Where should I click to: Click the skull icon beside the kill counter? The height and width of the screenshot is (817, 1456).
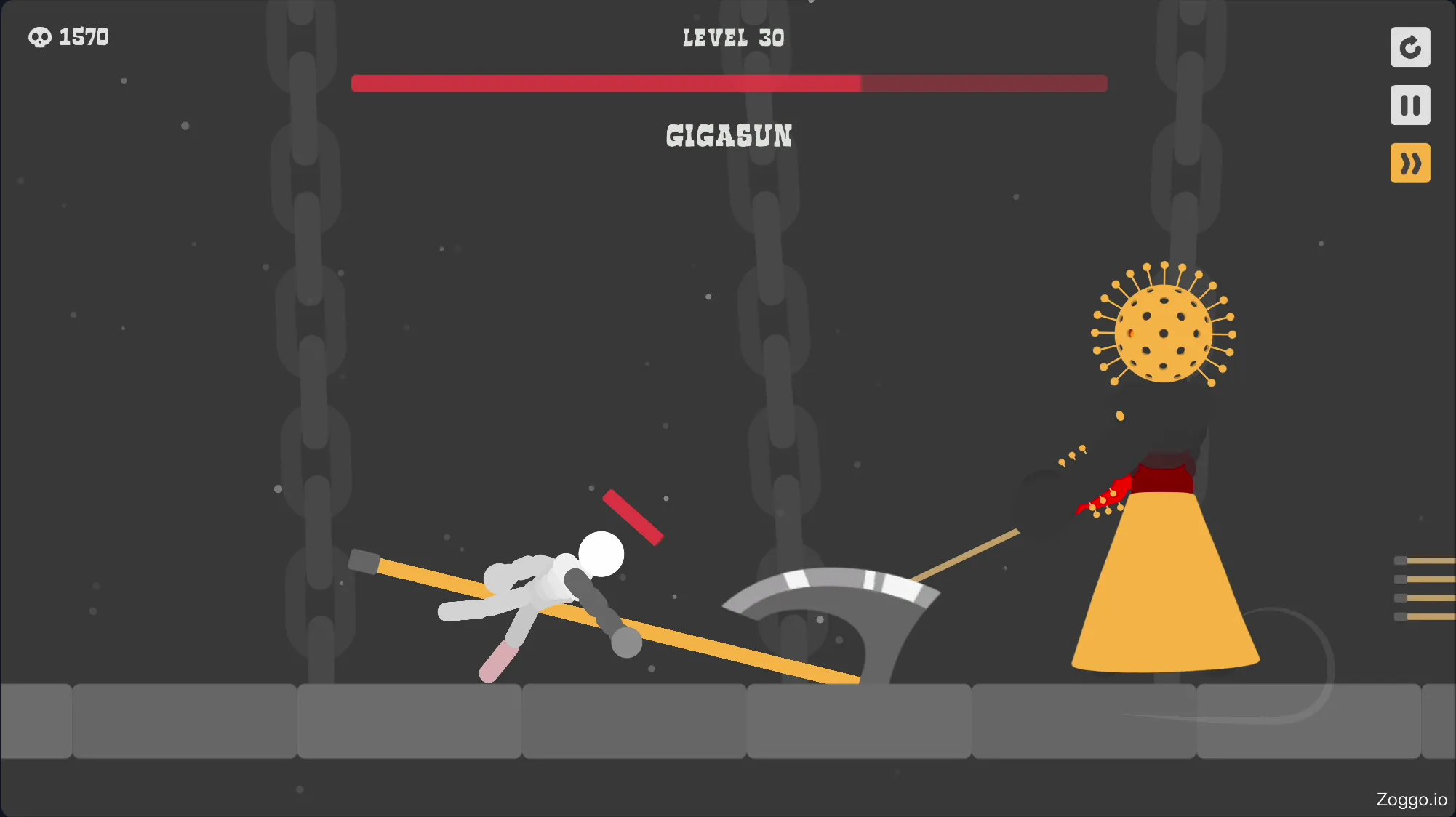40,36
